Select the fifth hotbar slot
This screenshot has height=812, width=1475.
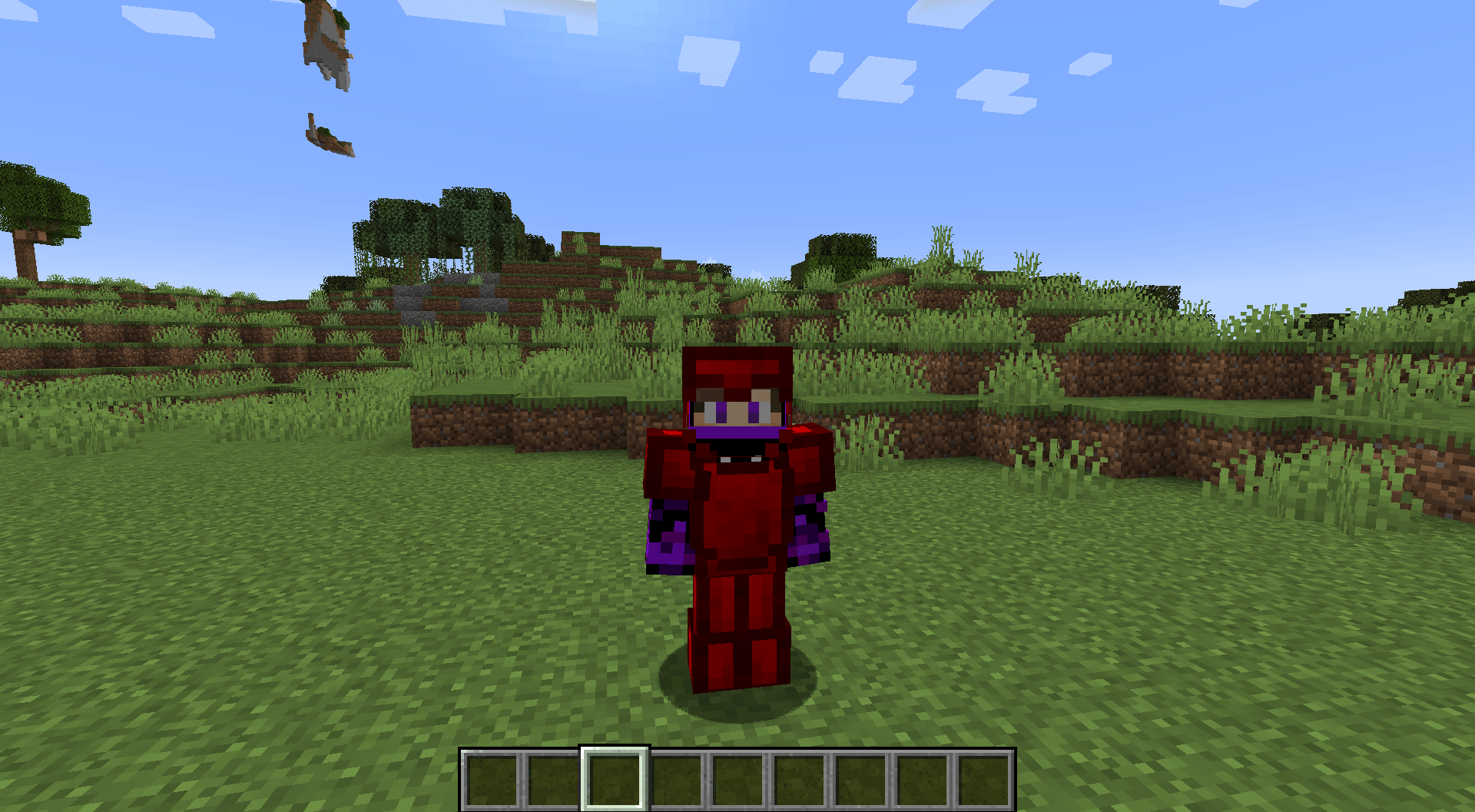click(x=738, y=778)
